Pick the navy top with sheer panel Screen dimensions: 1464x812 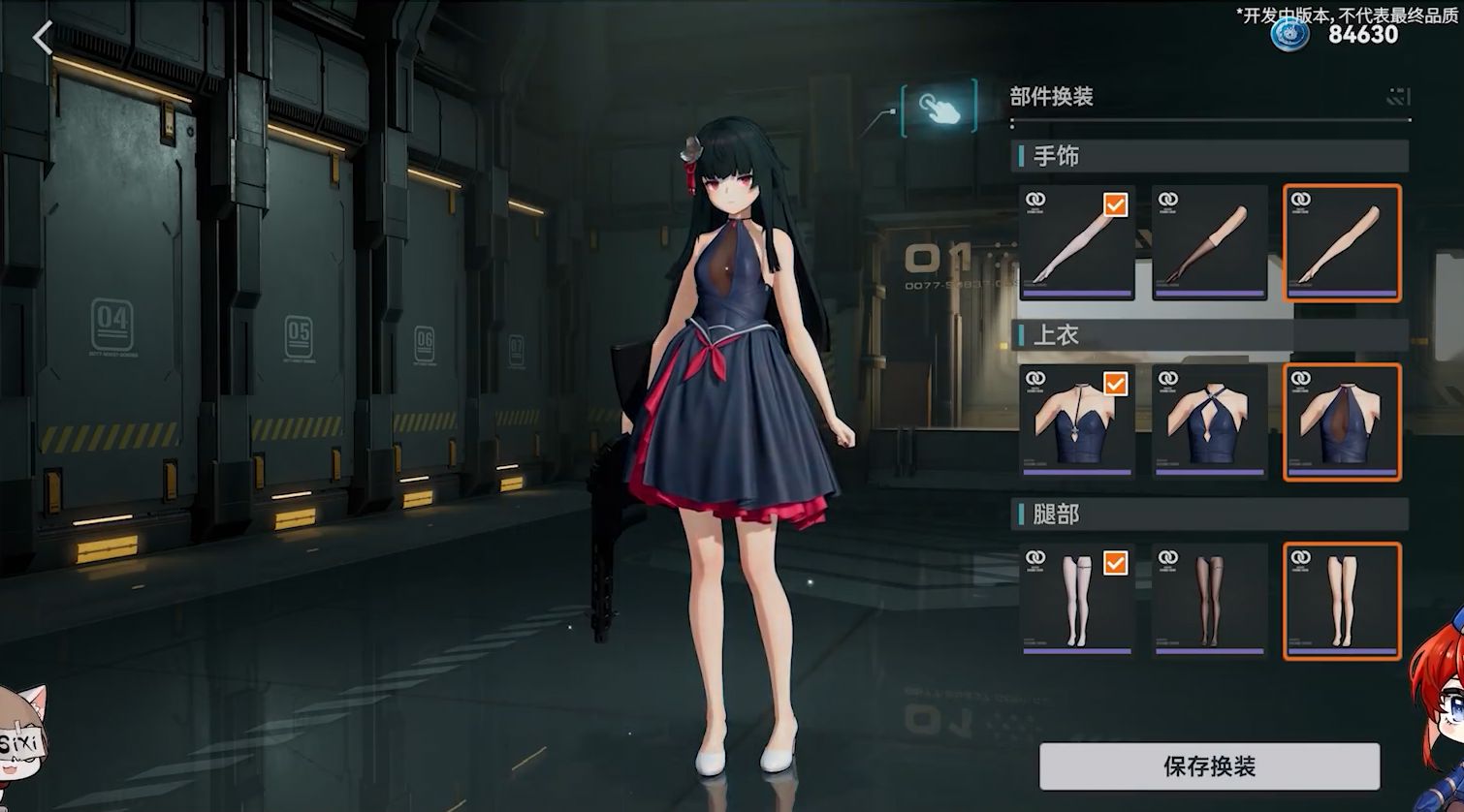tap(1342, 422)
